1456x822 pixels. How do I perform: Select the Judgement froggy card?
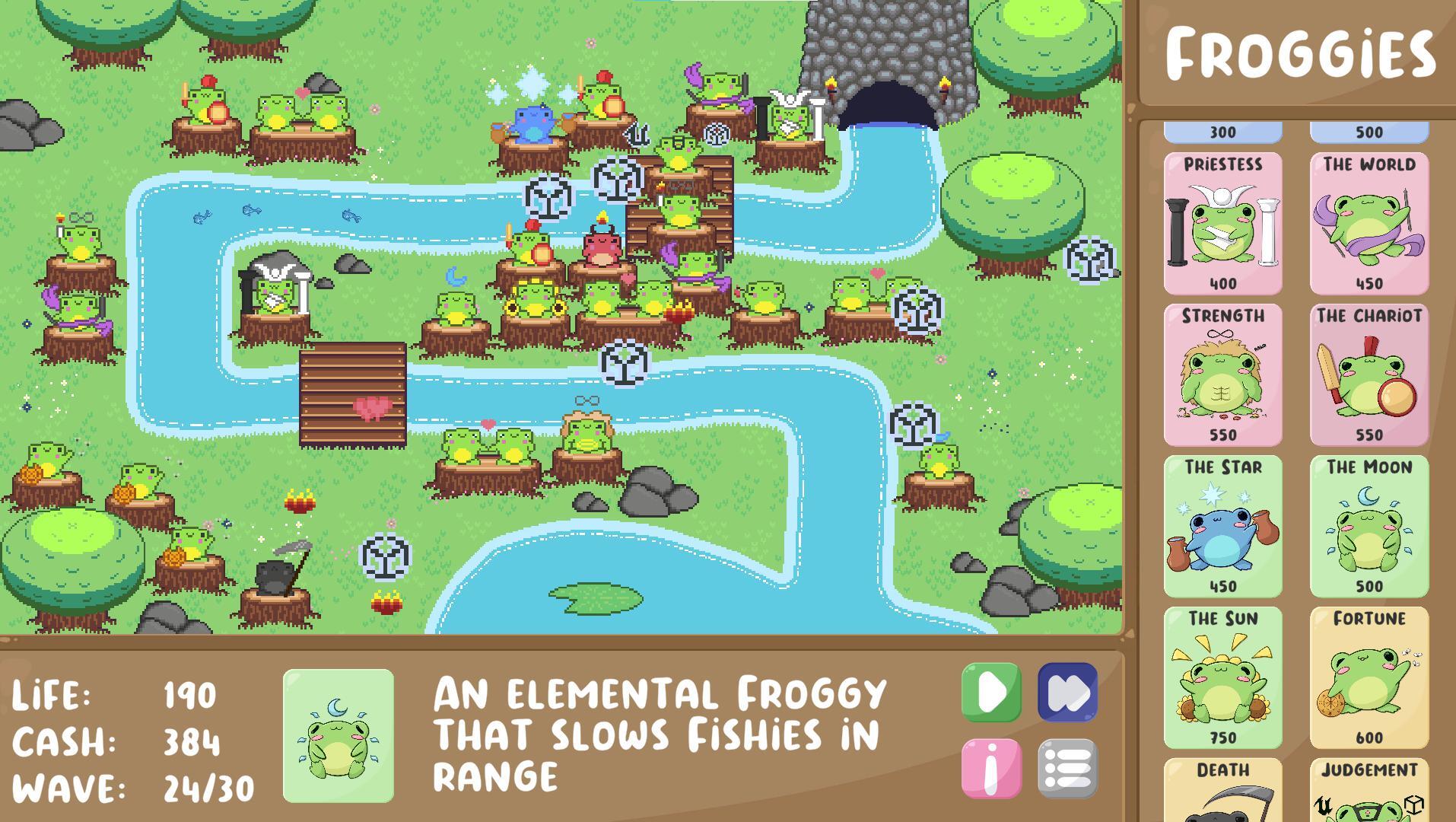(1369, 792)
